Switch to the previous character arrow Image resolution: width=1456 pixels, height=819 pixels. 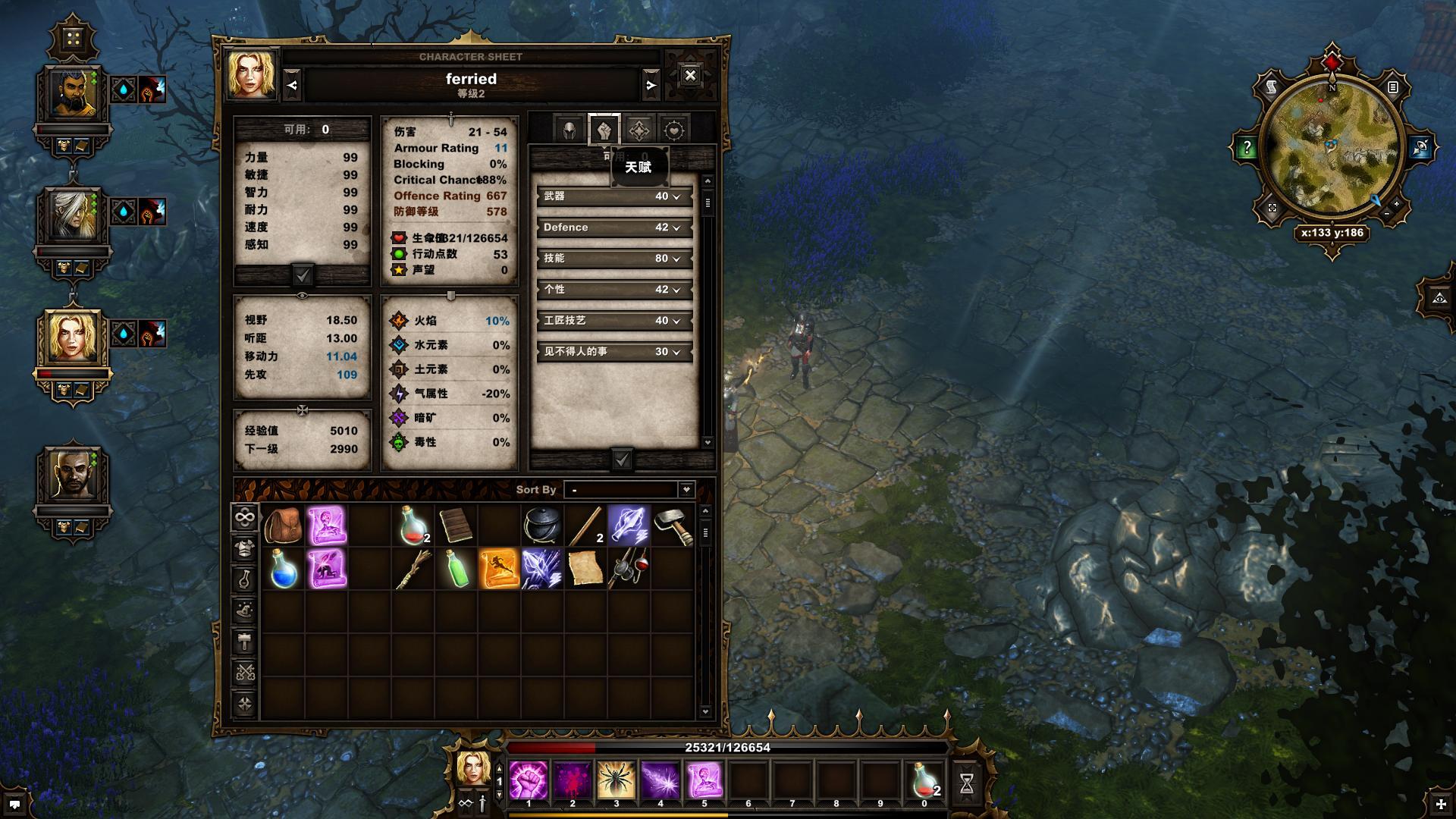(293, 86)
